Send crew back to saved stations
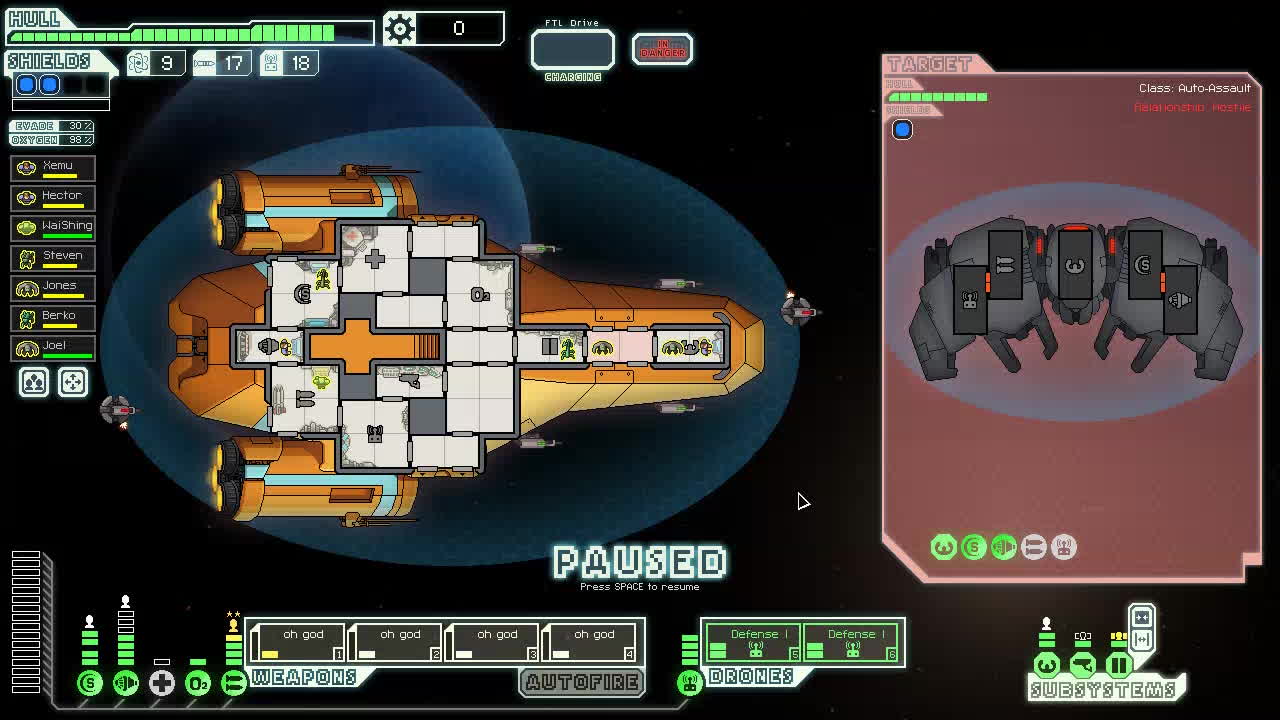 coord(72,382)
